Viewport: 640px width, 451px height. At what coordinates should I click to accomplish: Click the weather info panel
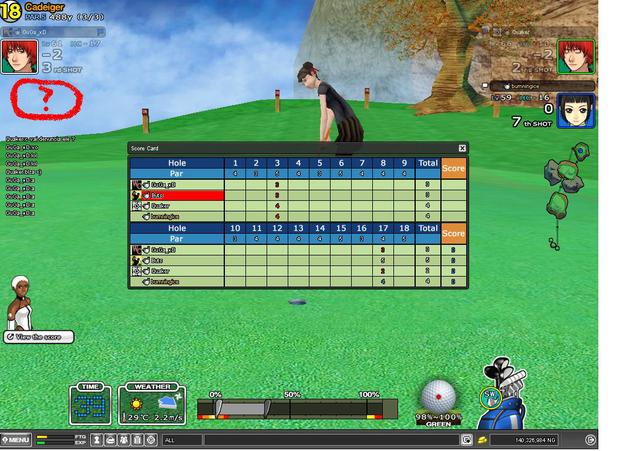[x=152, y=403]
